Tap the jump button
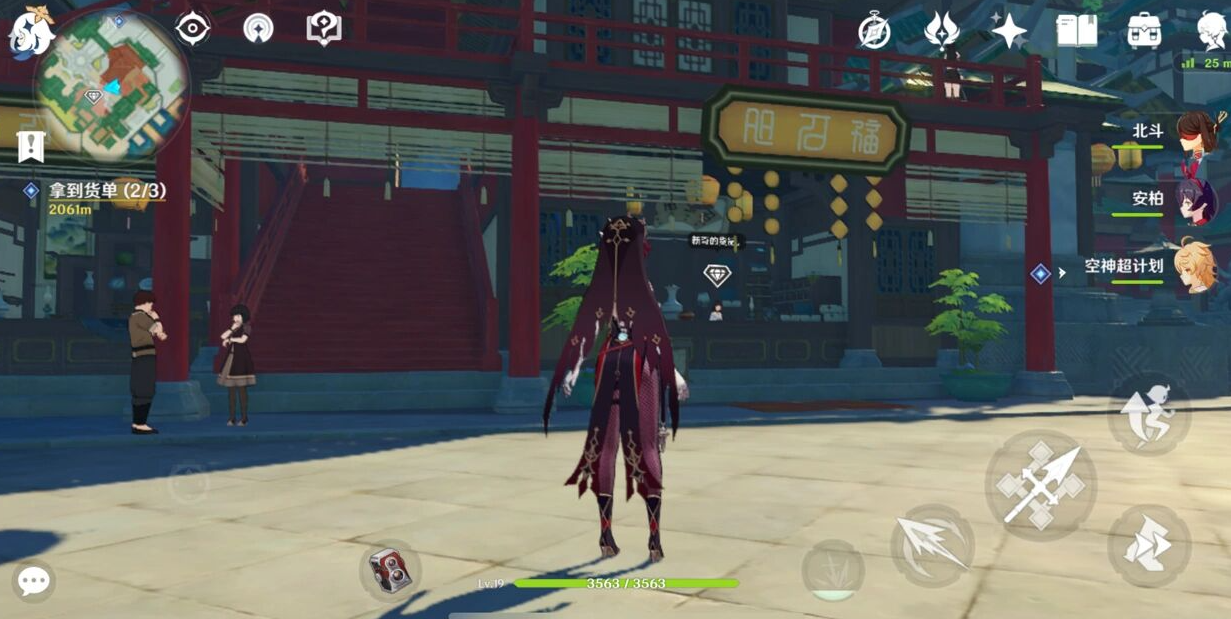1231x619 pixels. 1148,414
